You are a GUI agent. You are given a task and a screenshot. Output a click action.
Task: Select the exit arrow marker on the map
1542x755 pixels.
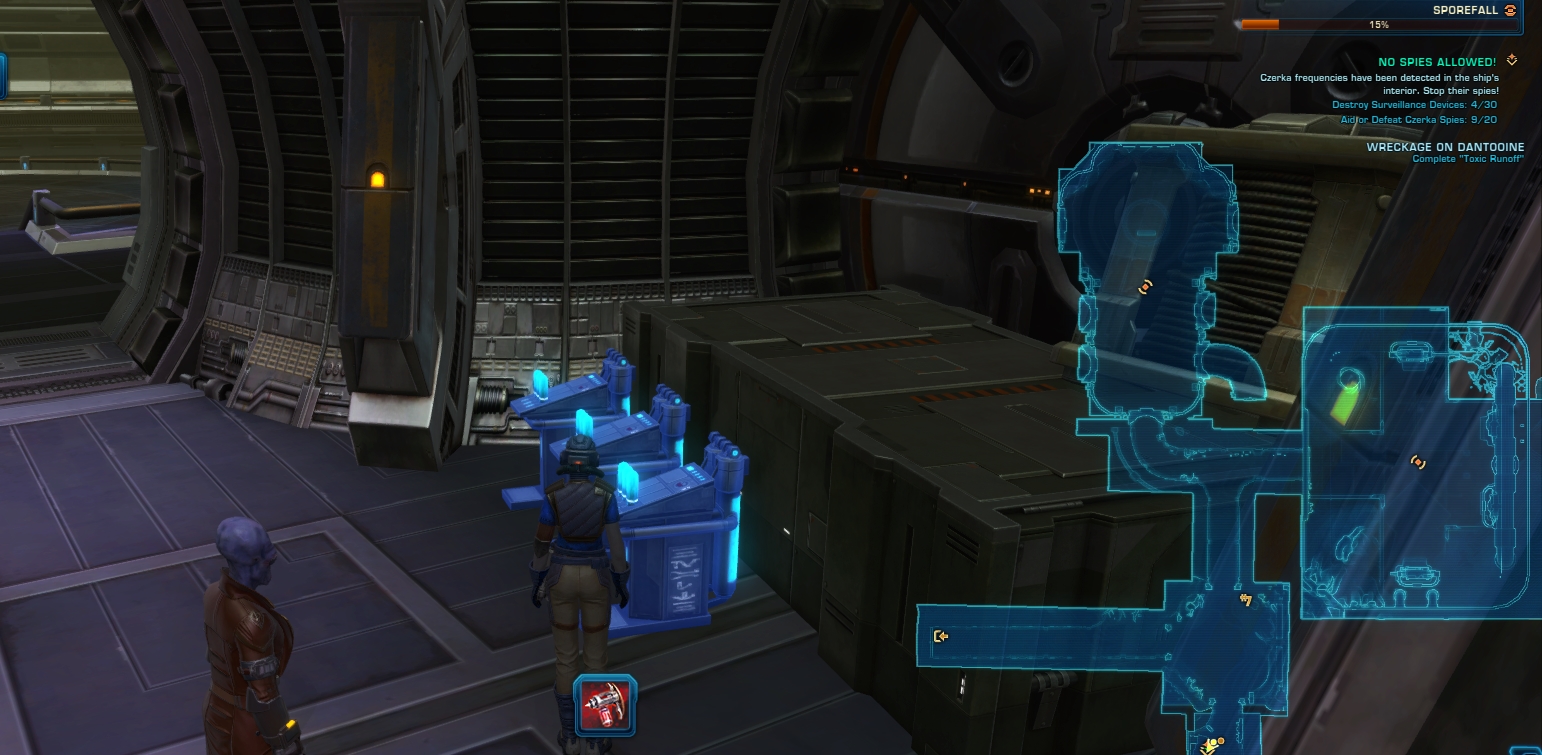click(x=940, y=636)
